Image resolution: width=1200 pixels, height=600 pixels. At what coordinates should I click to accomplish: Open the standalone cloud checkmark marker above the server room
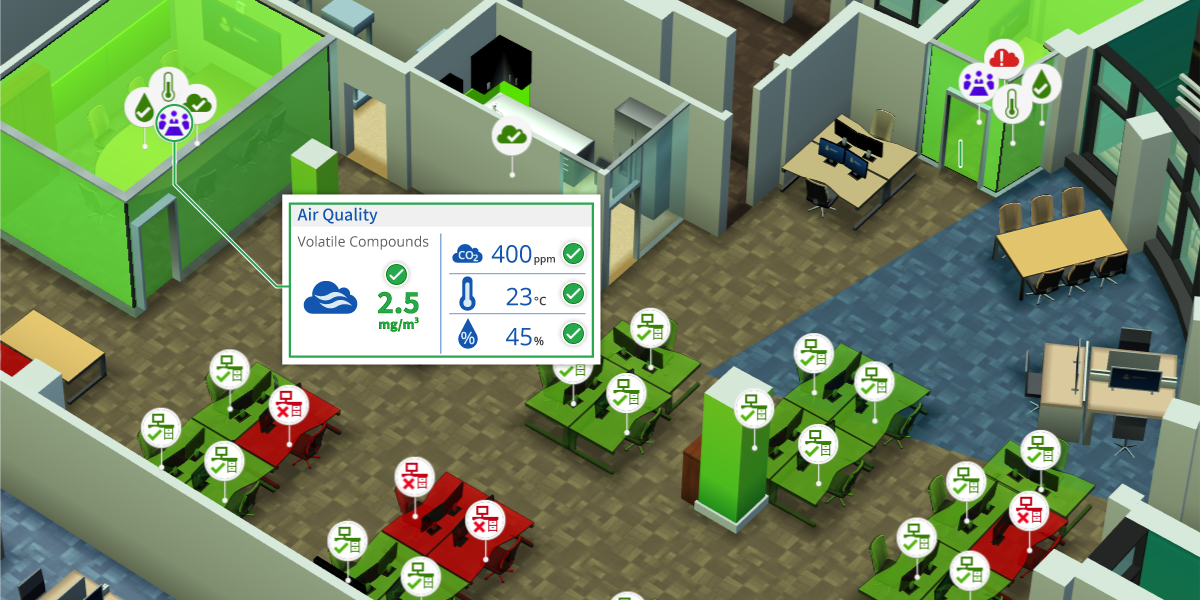pyautogui.click(x=510, y=135)
